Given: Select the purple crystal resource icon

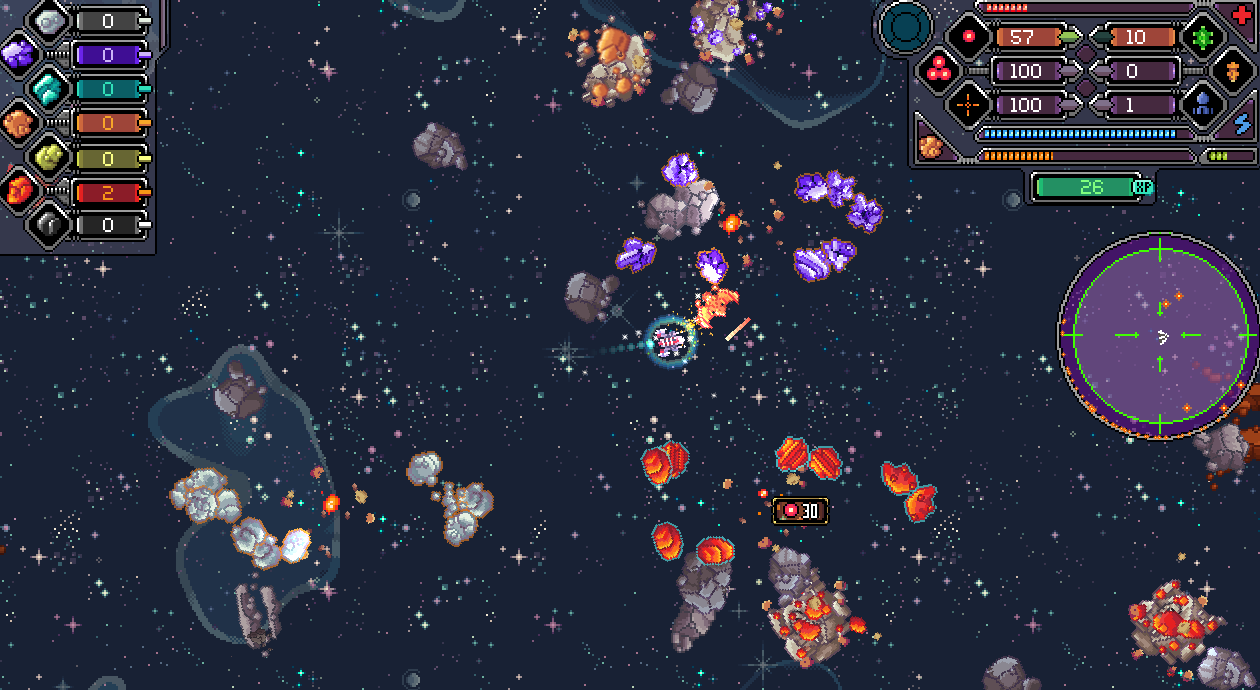Looking at the screenshot, I should tap(17, 54).
